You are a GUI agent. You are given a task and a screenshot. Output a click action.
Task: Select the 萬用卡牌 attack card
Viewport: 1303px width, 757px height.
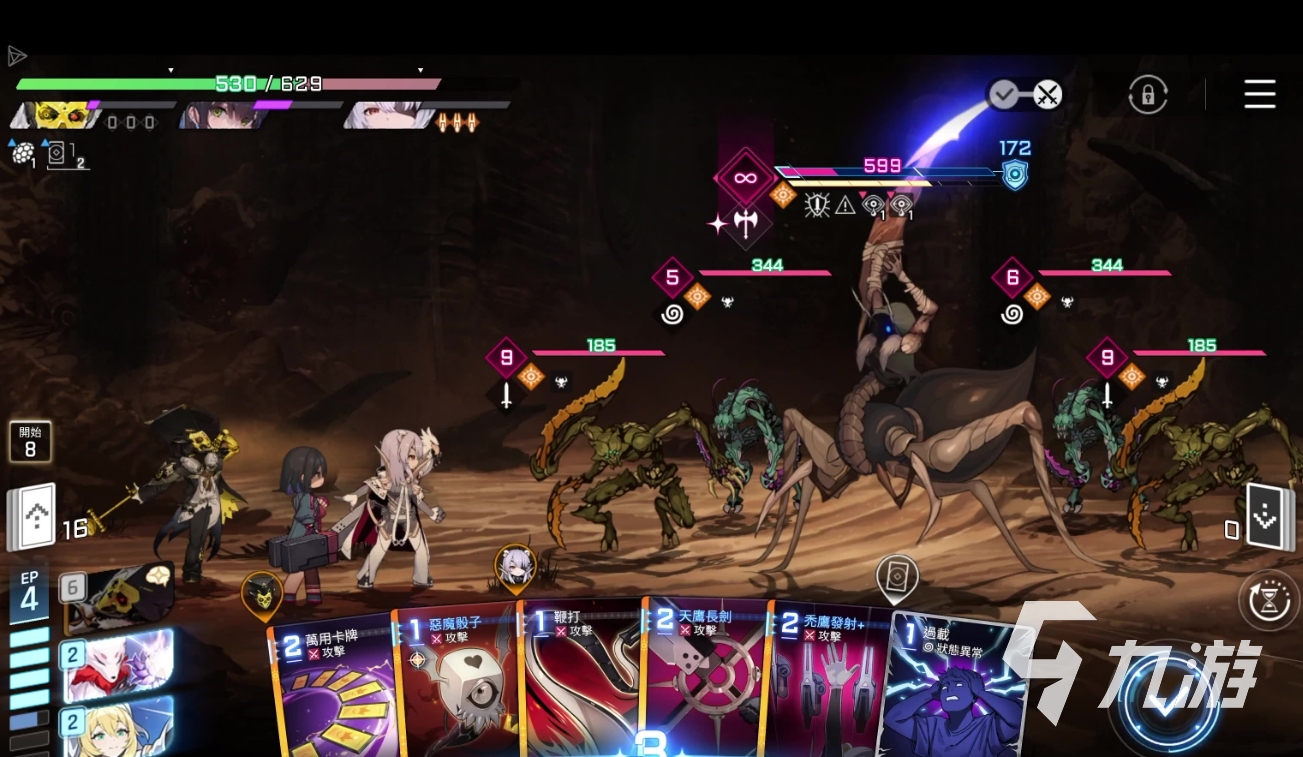[332, 690]
